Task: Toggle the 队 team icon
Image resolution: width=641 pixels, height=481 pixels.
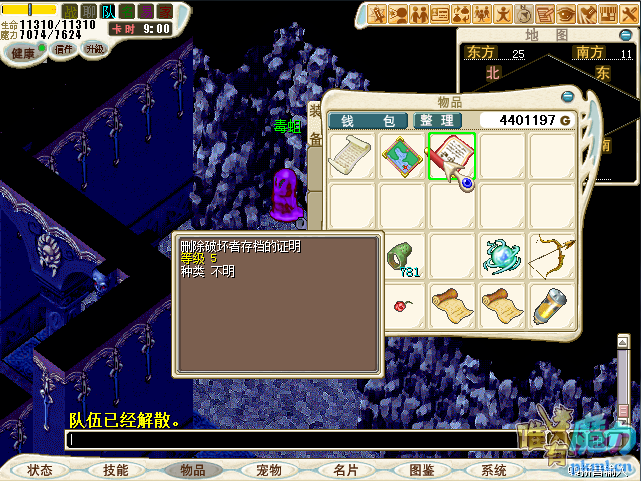Action: point(108,11)
